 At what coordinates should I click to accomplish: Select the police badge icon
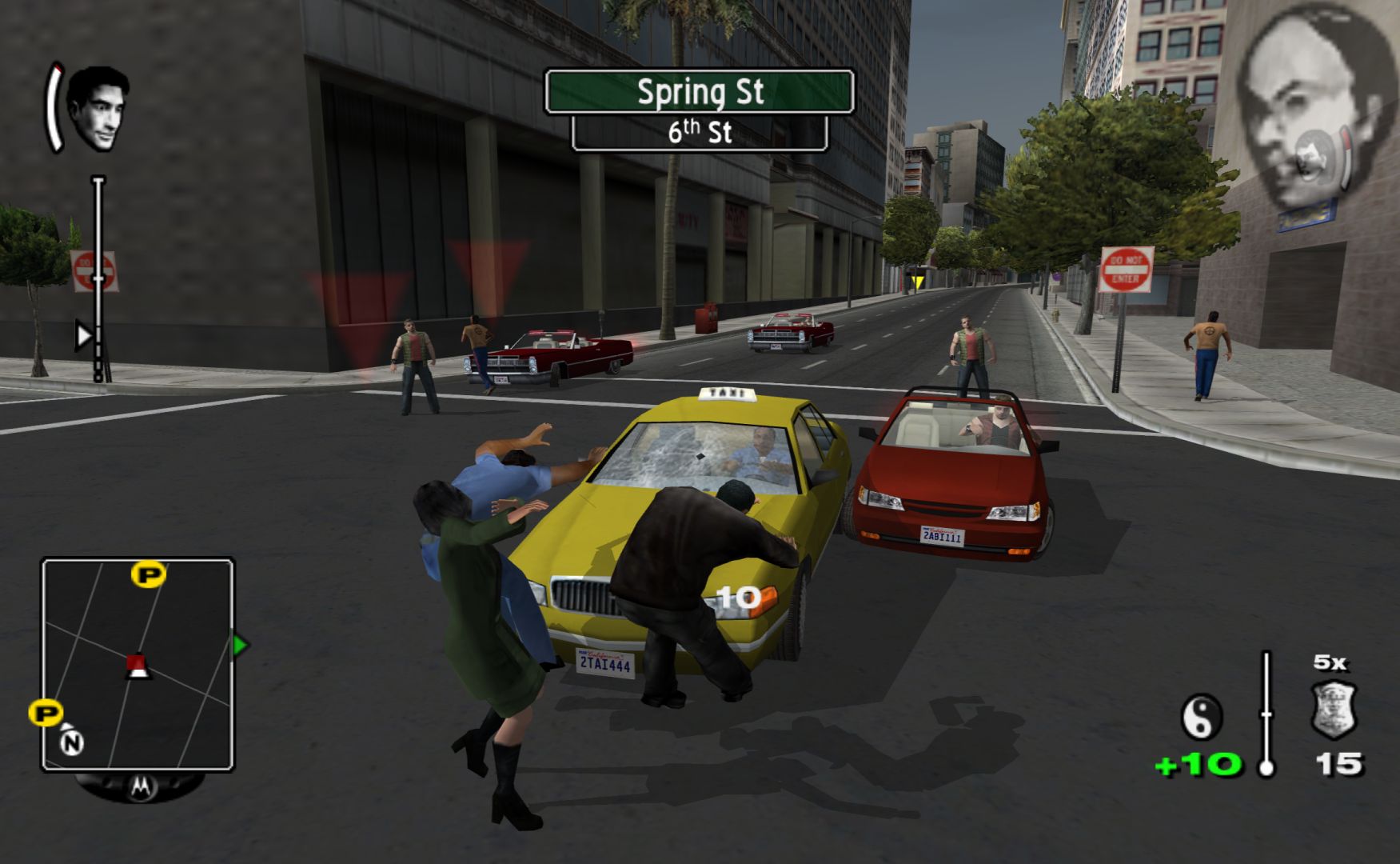pos(1334,709)
